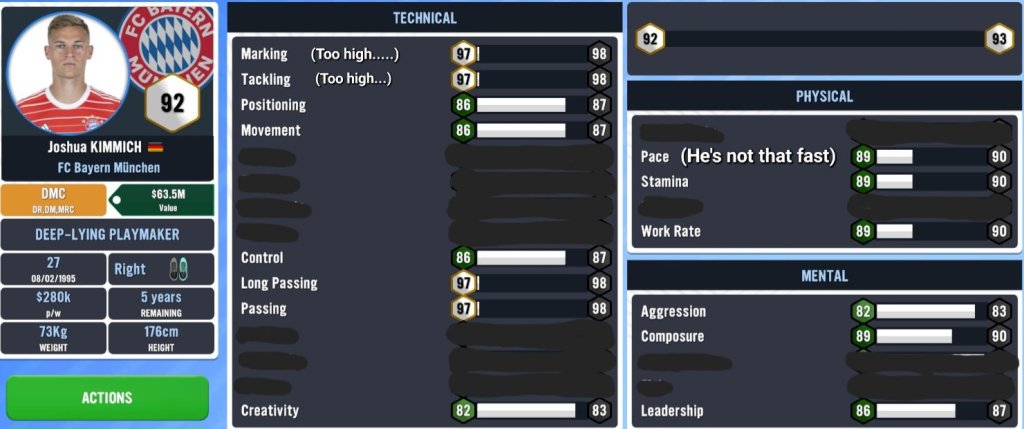This screenshot has width=1024, height=429.
Task: Select the orange DMC position box
Action: click(x=54, y=200)
